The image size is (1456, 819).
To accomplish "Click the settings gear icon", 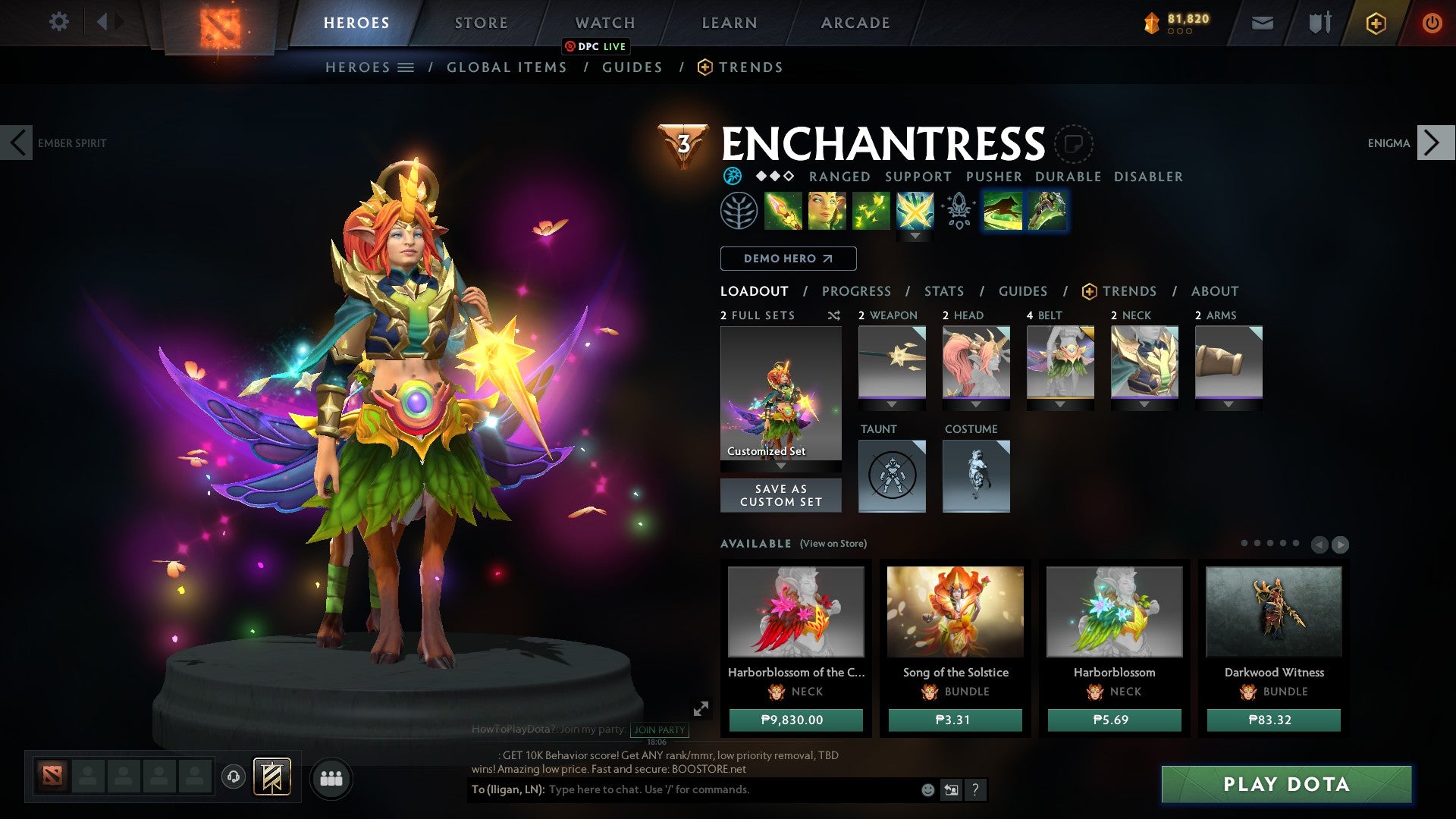I will click(x=58, y=22).
